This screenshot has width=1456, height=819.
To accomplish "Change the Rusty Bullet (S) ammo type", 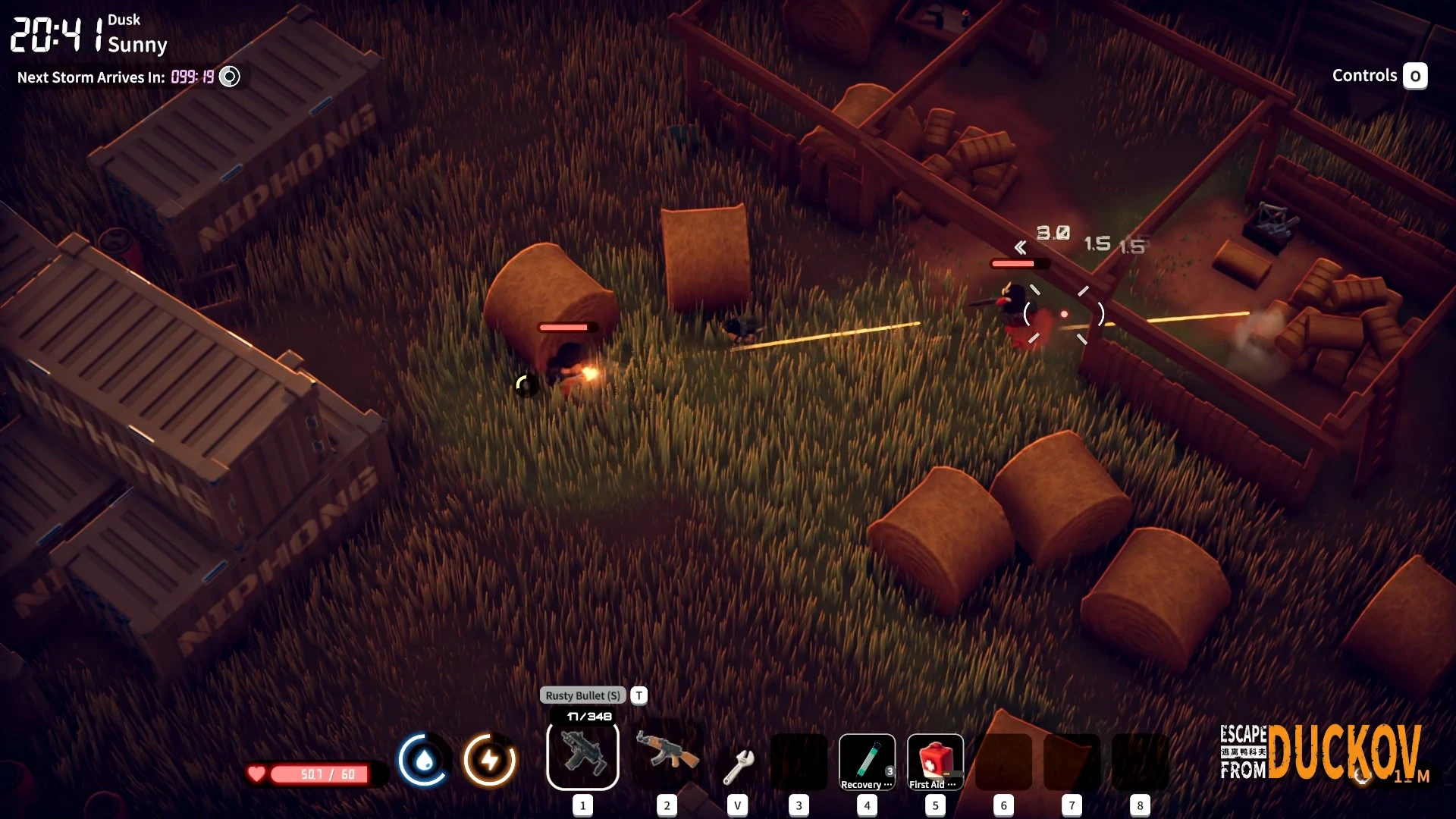I will tap(639, 695).
